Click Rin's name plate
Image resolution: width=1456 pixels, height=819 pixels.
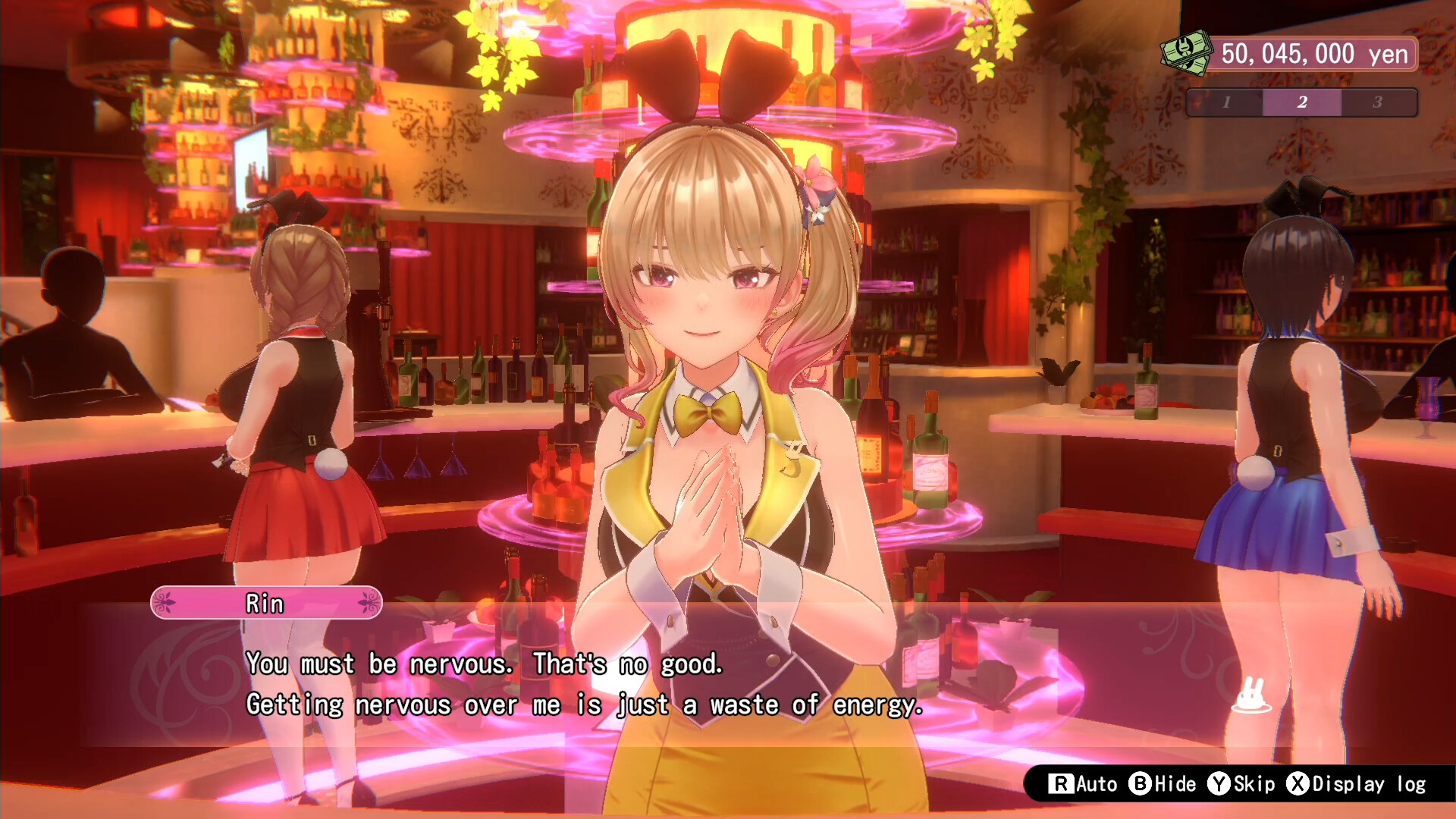coord(265,604)
